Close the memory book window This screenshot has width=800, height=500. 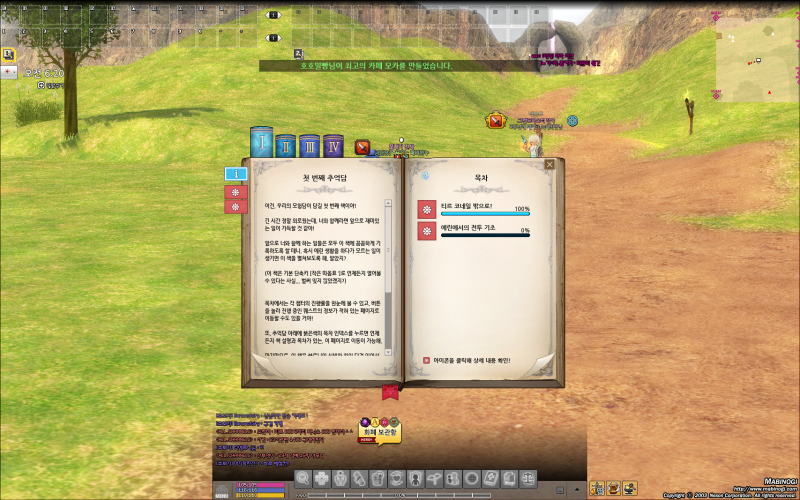[x=547, y=165]
